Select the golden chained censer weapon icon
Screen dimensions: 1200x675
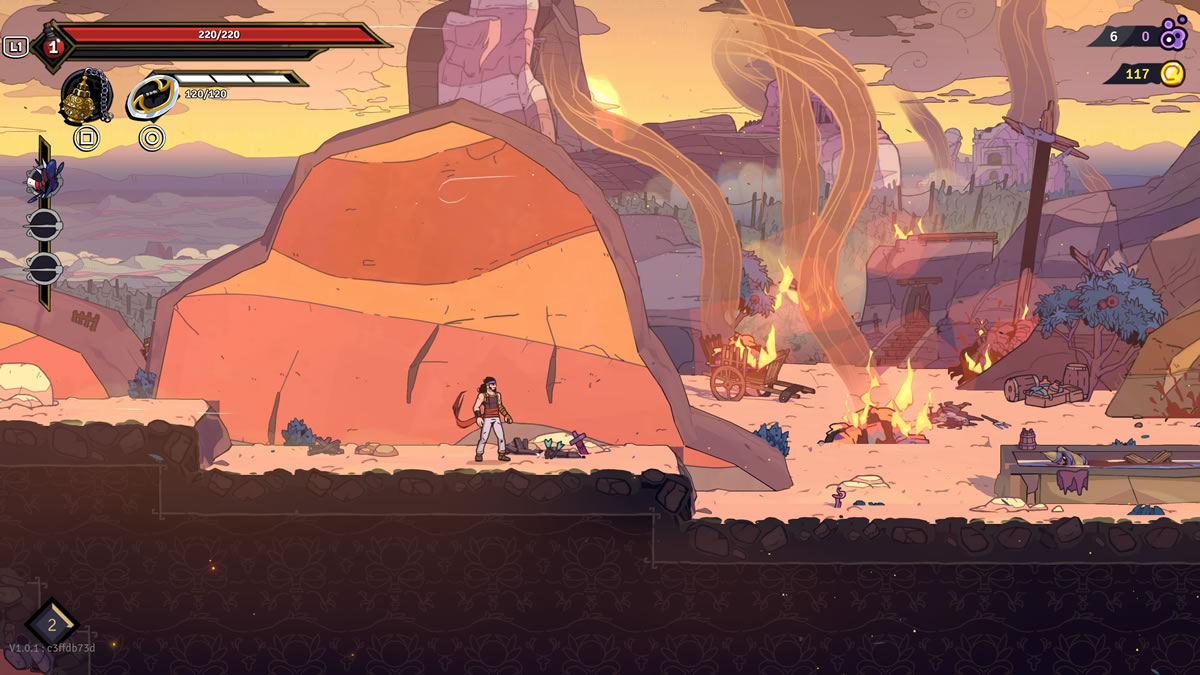[85, 97]
